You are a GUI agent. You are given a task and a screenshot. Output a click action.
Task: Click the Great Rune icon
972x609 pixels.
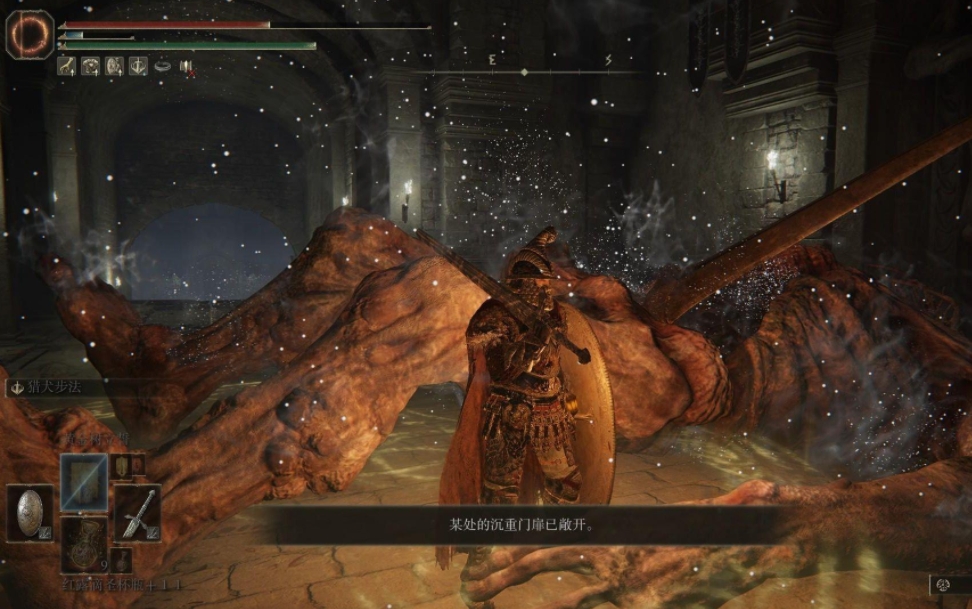pyautogui.click(x=30, y=34)
